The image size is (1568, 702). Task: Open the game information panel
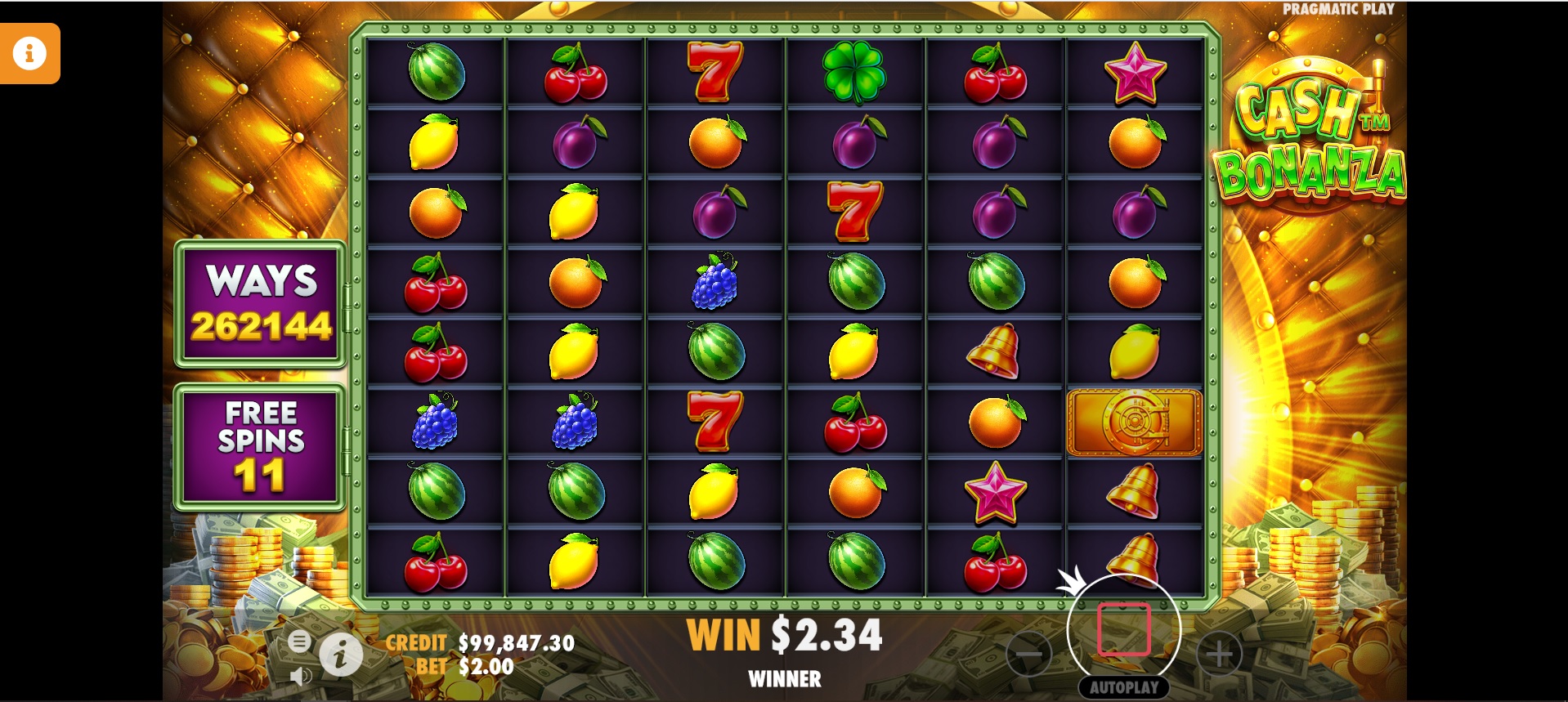(x=341, y=654)
